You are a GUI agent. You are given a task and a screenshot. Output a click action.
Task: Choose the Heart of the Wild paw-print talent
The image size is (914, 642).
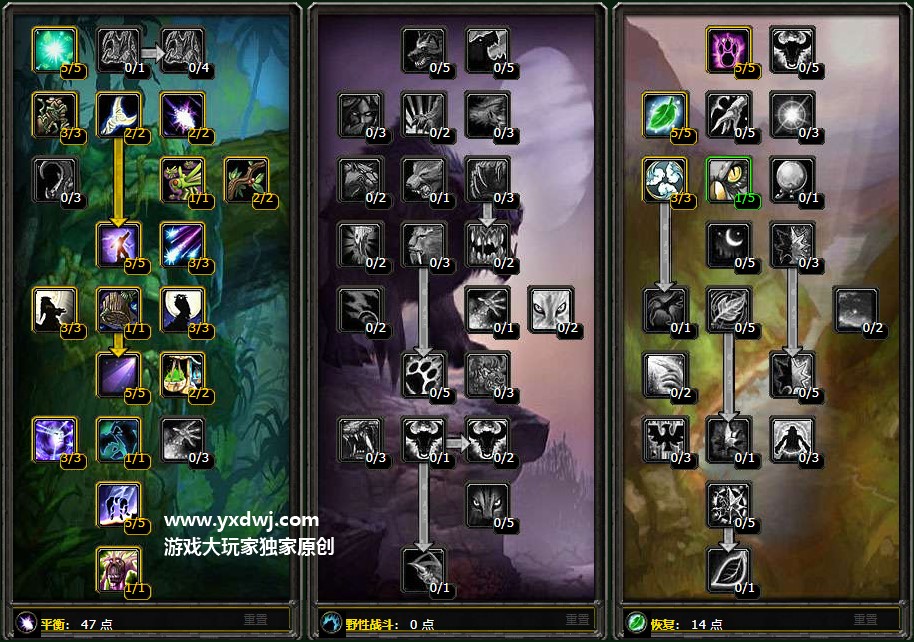(423, 374)
